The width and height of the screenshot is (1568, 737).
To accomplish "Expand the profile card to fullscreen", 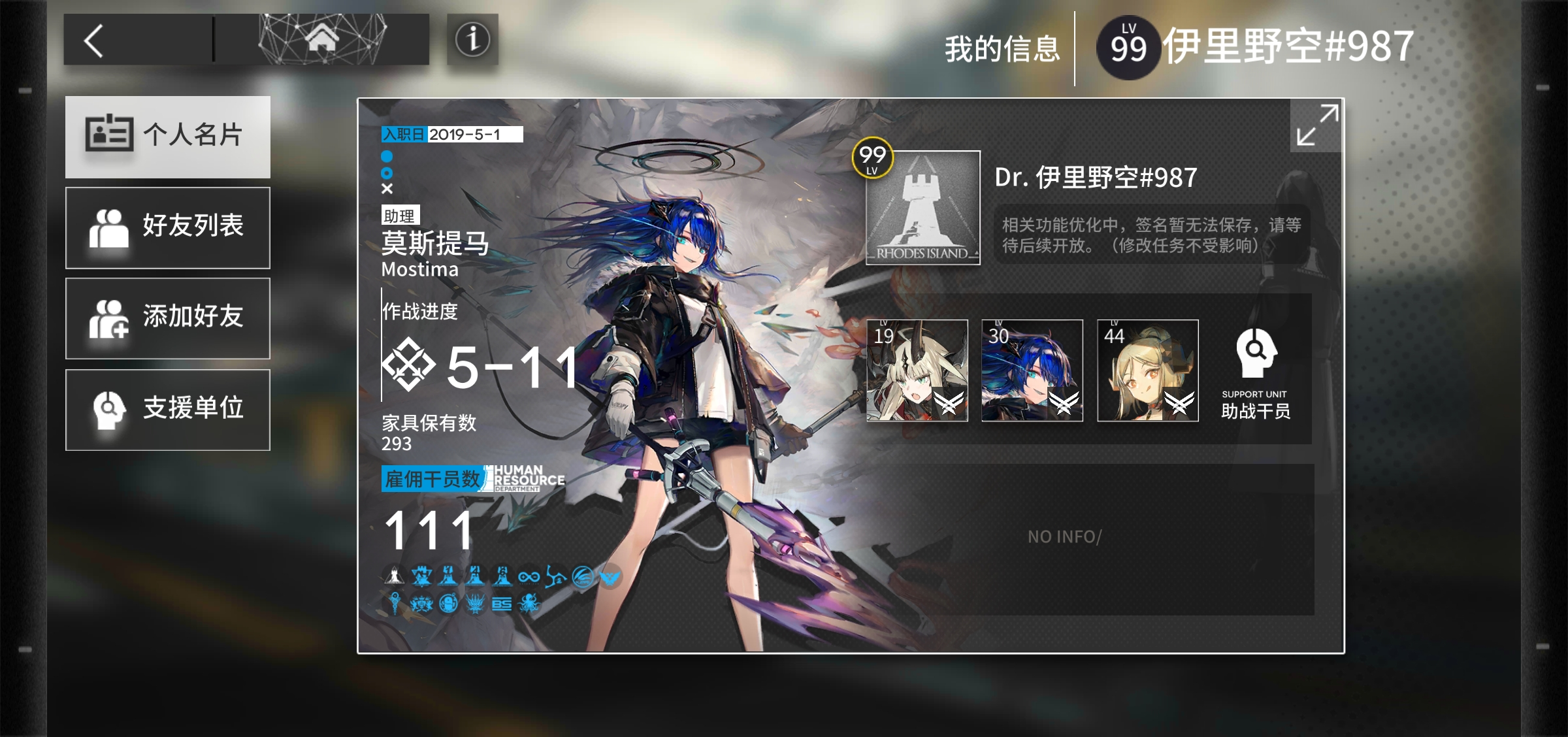I will click(1316, 125).
